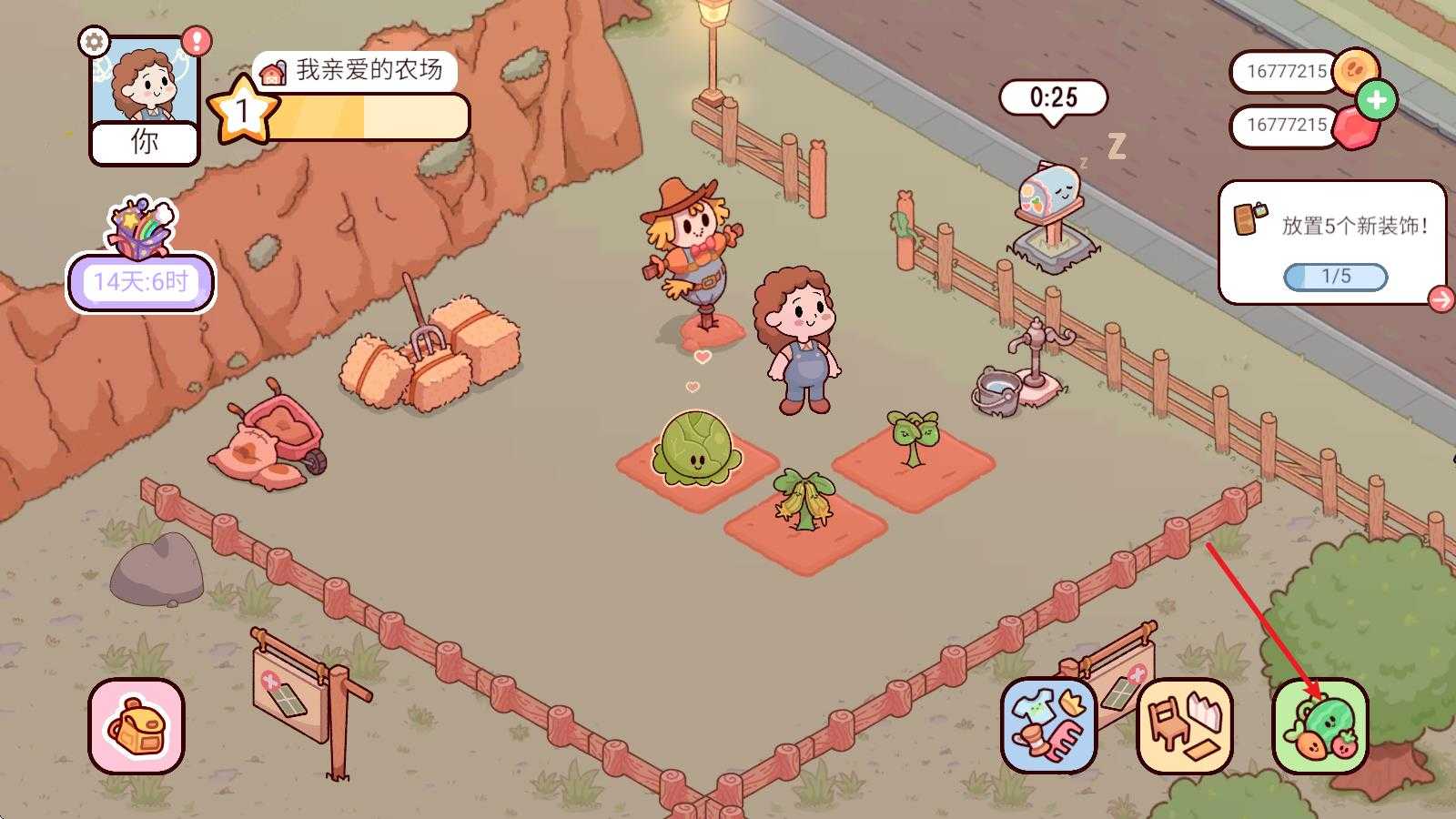Click the red gem currency icon
Screen dimensions: 1456x819
[1355, 127]
